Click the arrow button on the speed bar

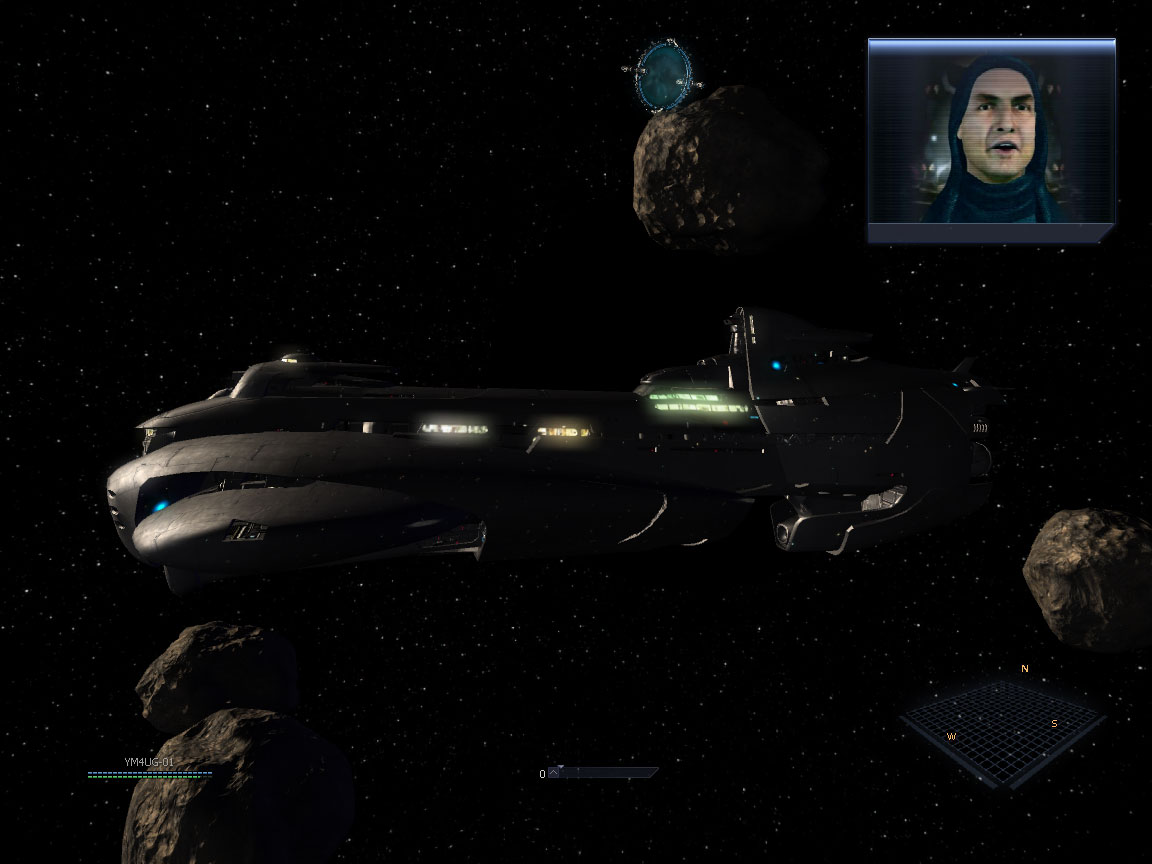pos(555,773)
